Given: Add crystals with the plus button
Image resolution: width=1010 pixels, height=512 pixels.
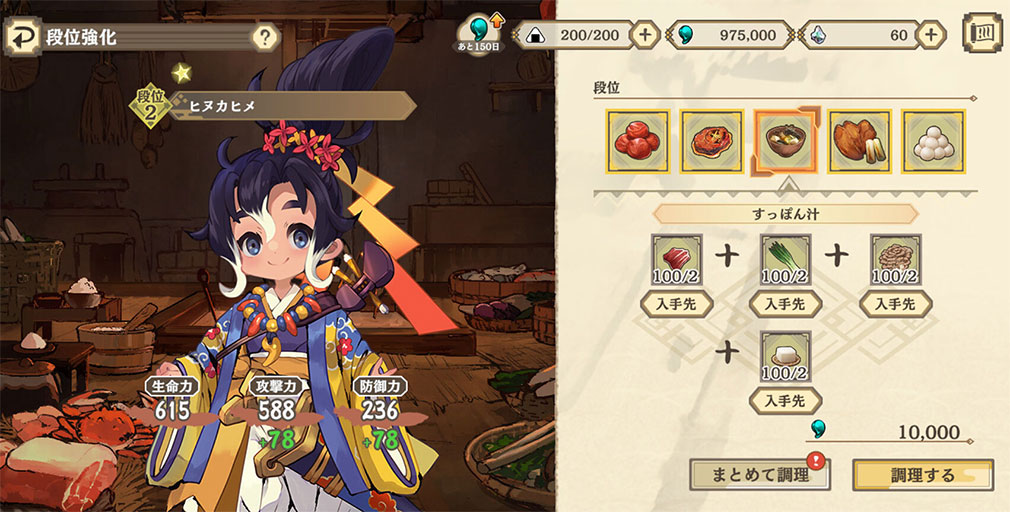Looking at the screenshot, I should 931,35.
